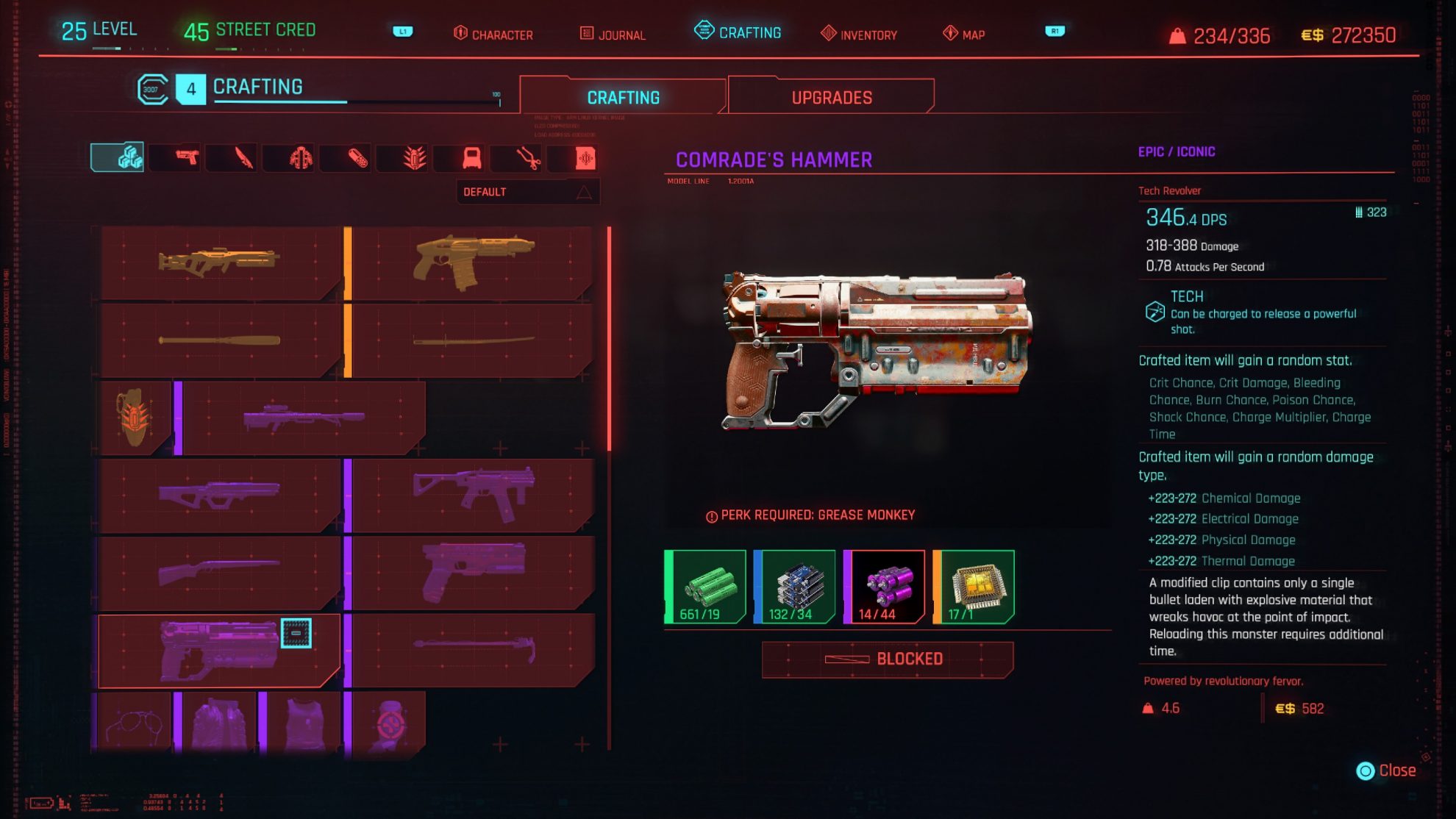The image size is (1456, 819).
Task: Open the Journal menu
Action: point(613,34)
